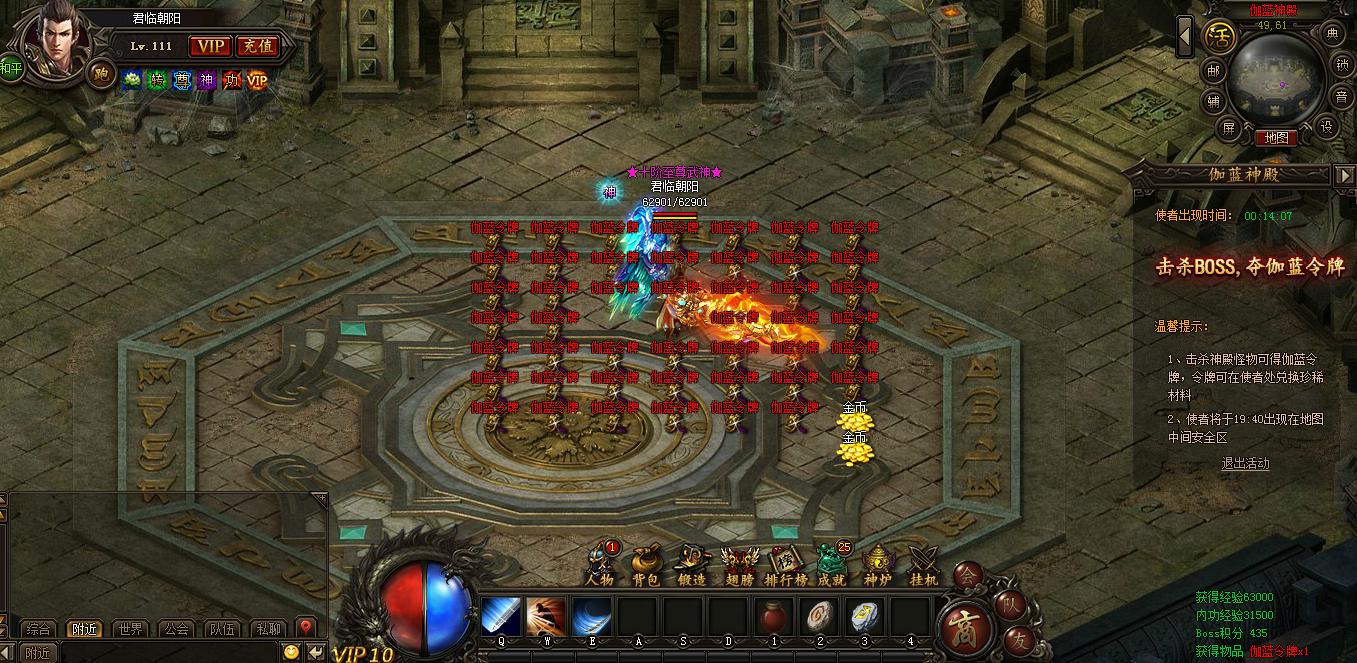
Task: Open the 人物 character panel
Action: pyautogui.click(x=600, y=565)
